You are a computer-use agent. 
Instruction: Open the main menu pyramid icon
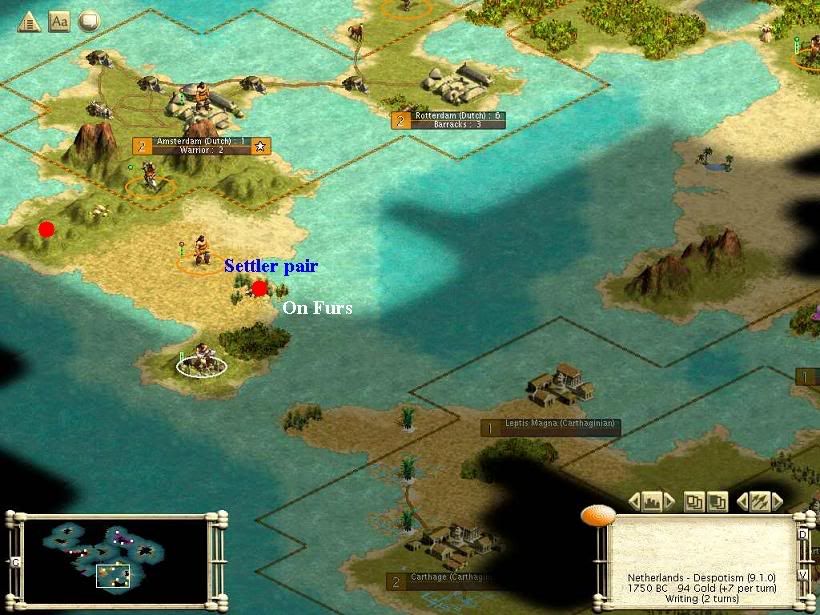pyautogui.click(x=29, y=21)
